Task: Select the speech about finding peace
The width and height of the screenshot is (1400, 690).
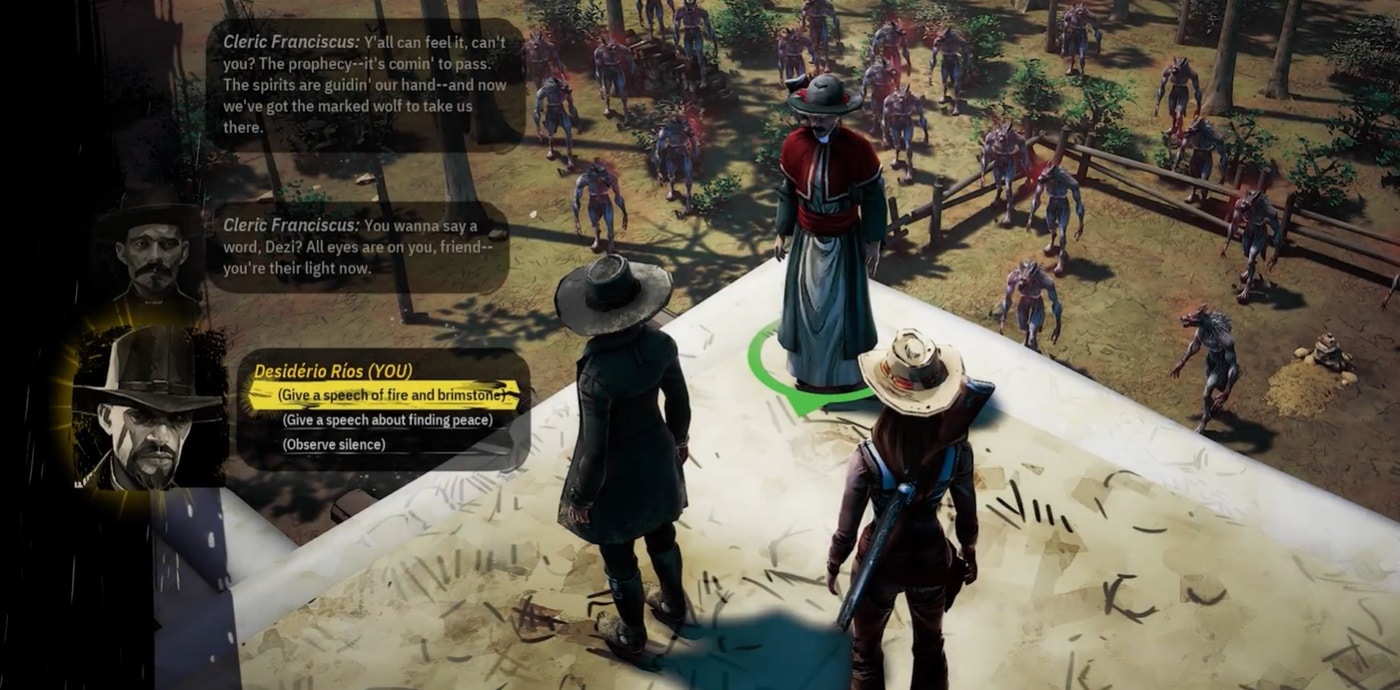Action: (x=387, y=420)
